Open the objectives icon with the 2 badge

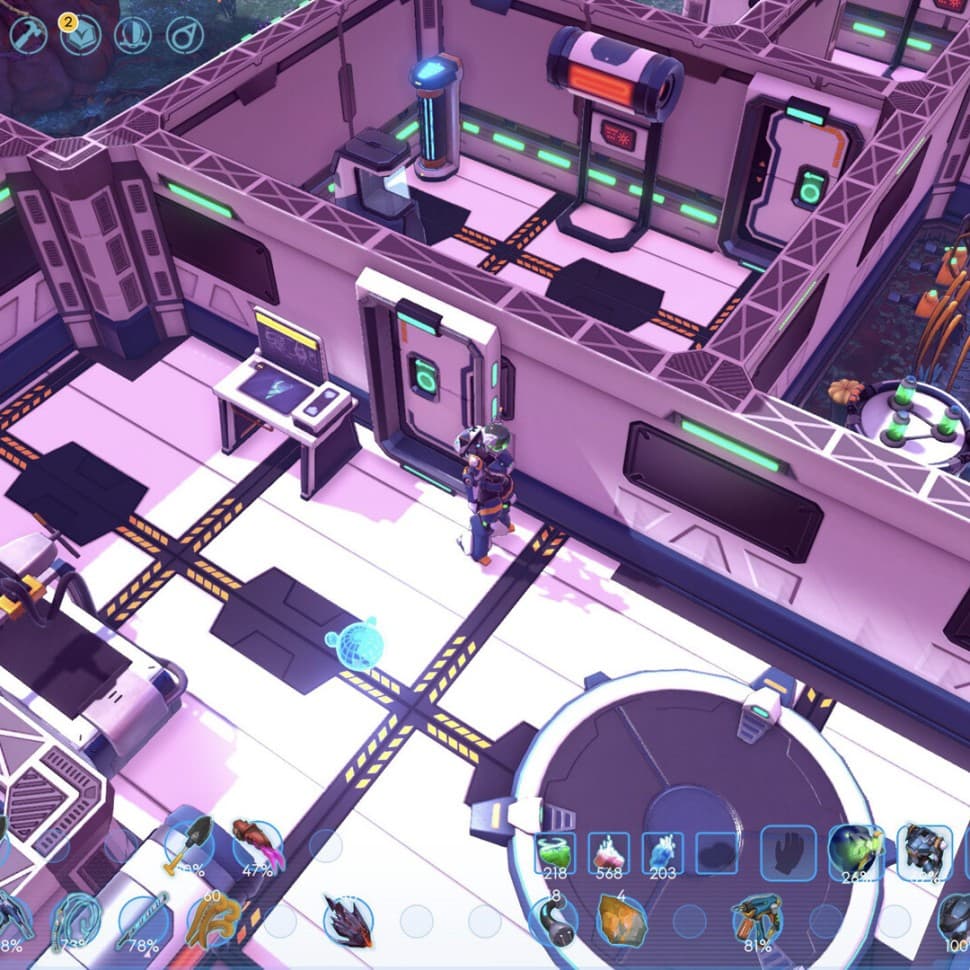coord(81,35)
